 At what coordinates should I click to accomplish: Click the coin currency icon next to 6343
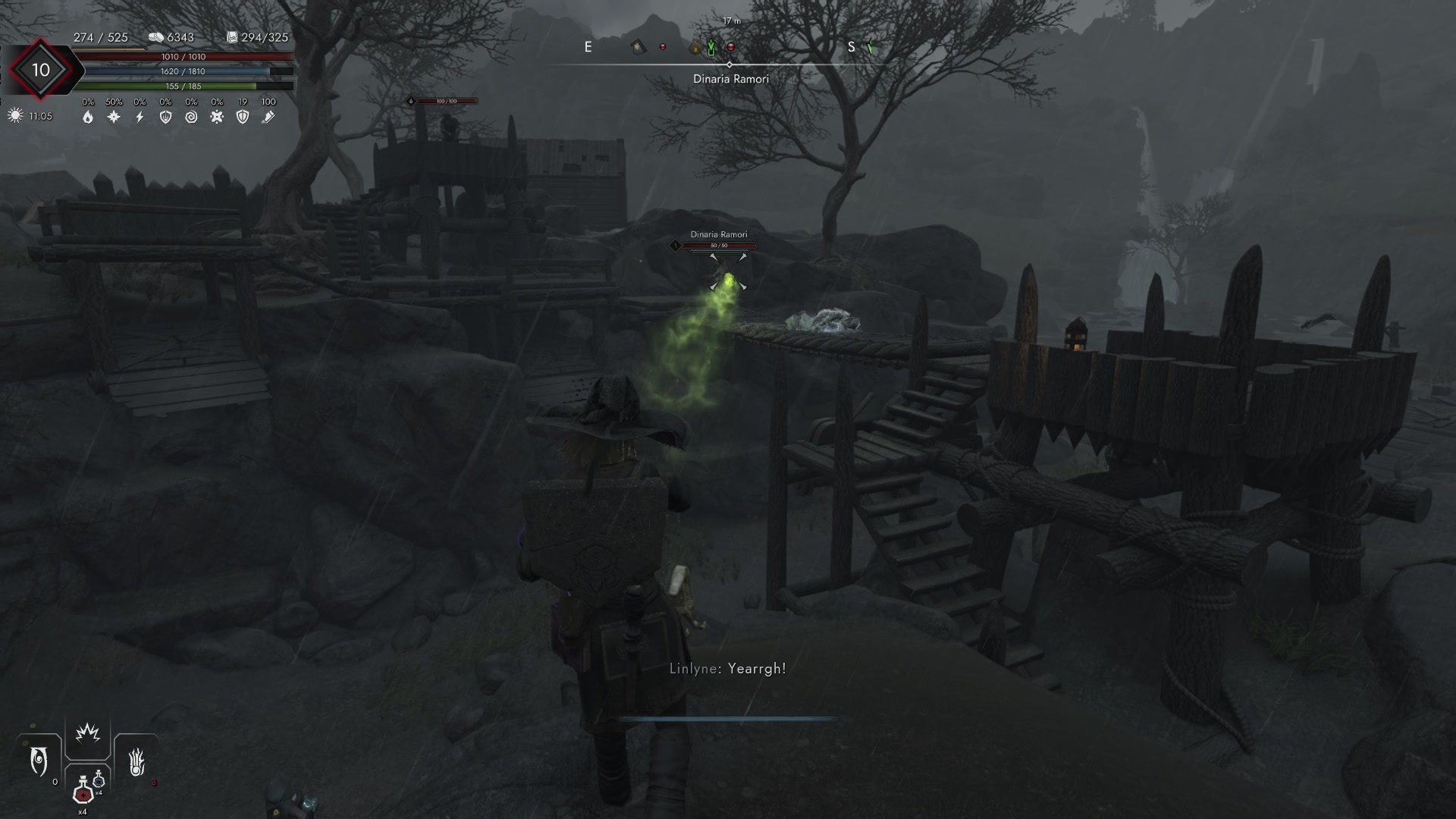click(x=156, y=36)
